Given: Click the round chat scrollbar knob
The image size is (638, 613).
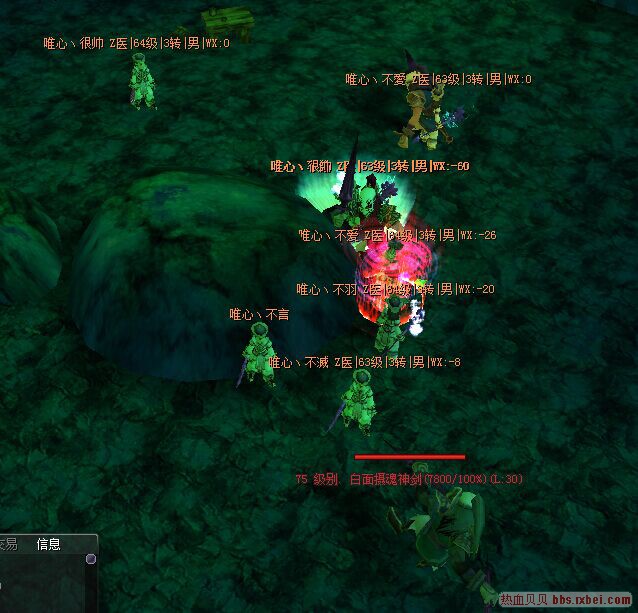Looking at the screenshot, I should [91, 559].
